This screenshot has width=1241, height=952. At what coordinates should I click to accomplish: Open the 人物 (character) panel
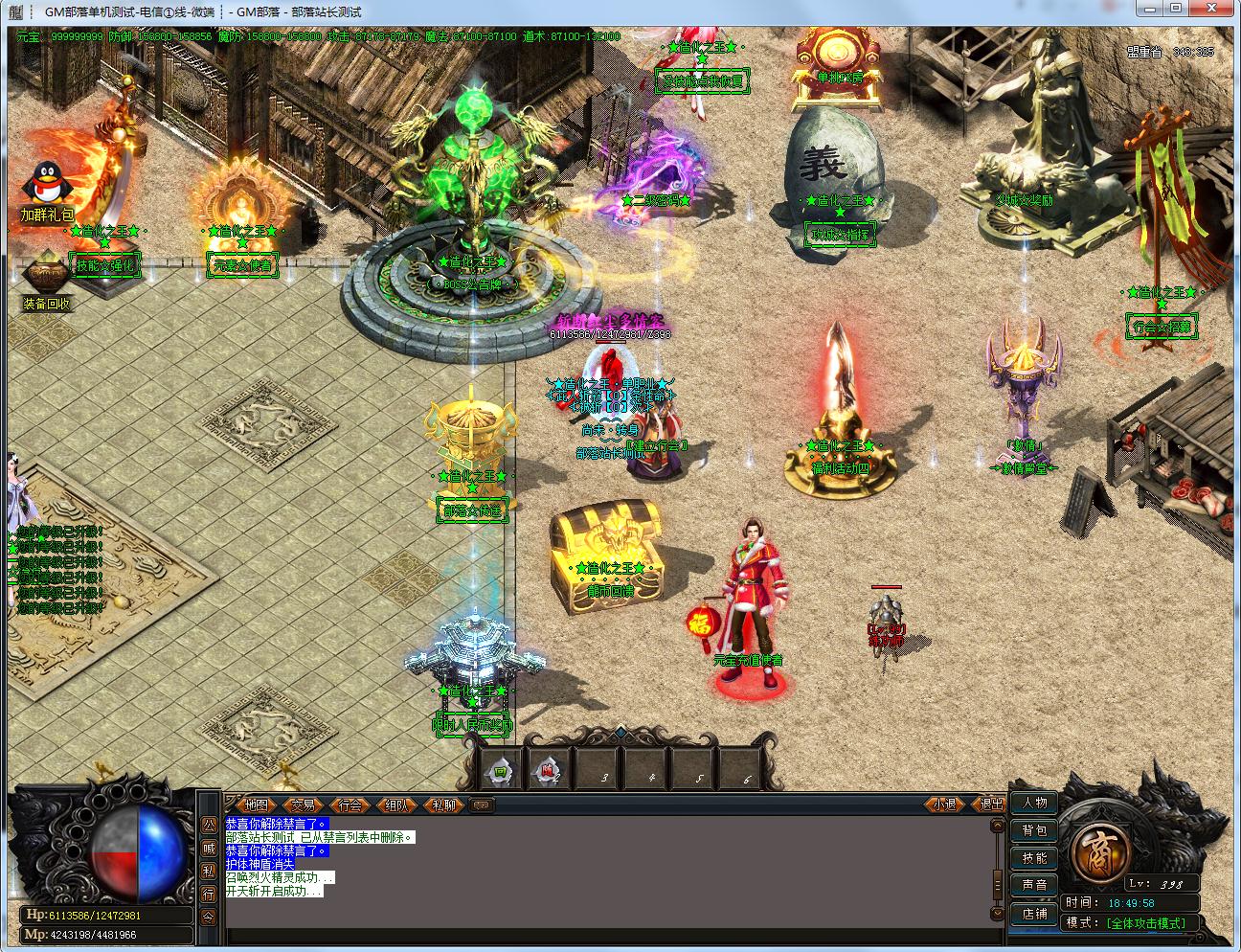(1034, 803)
